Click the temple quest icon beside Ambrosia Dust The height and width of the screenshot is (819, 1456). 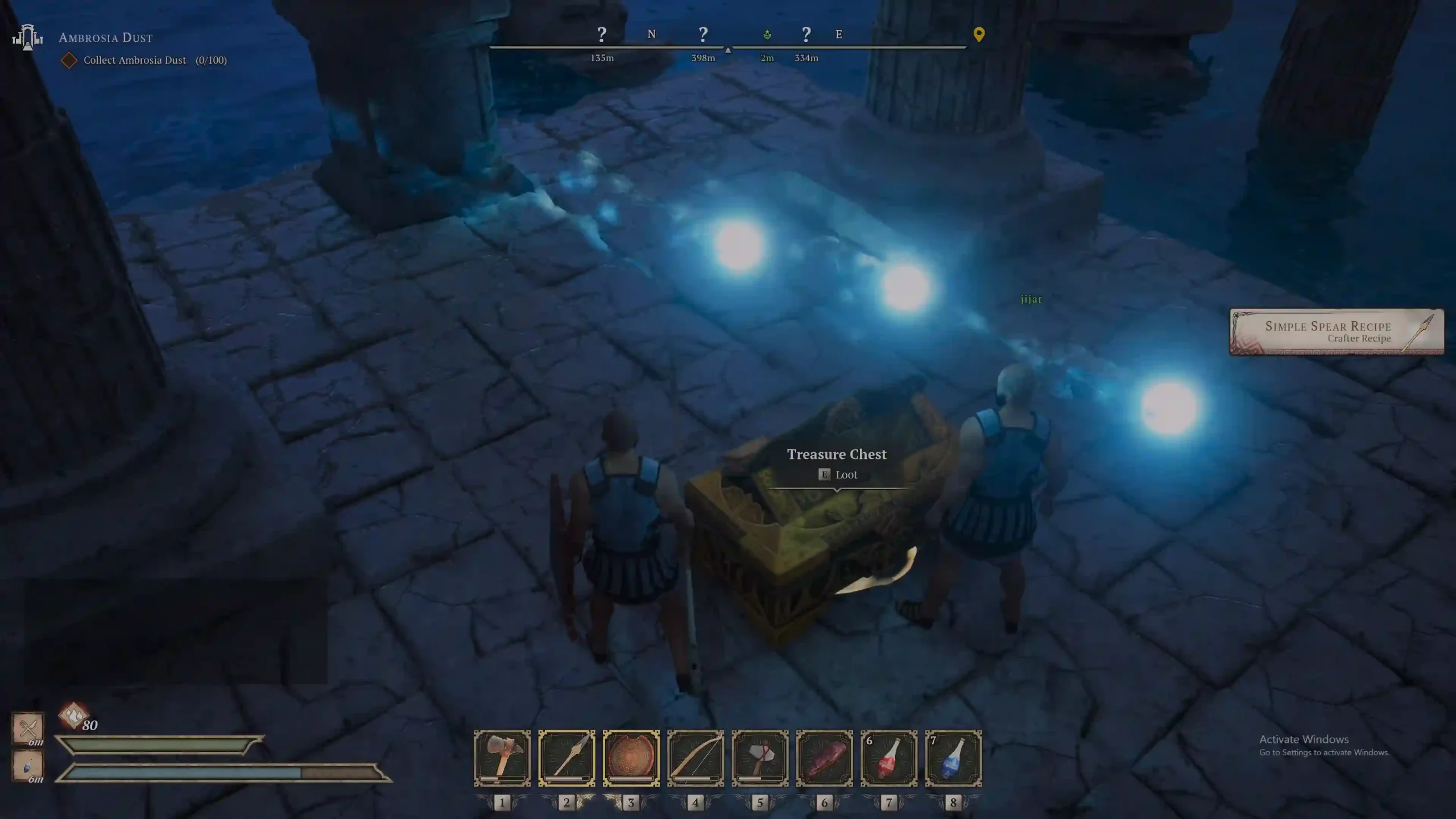point(27,38)
